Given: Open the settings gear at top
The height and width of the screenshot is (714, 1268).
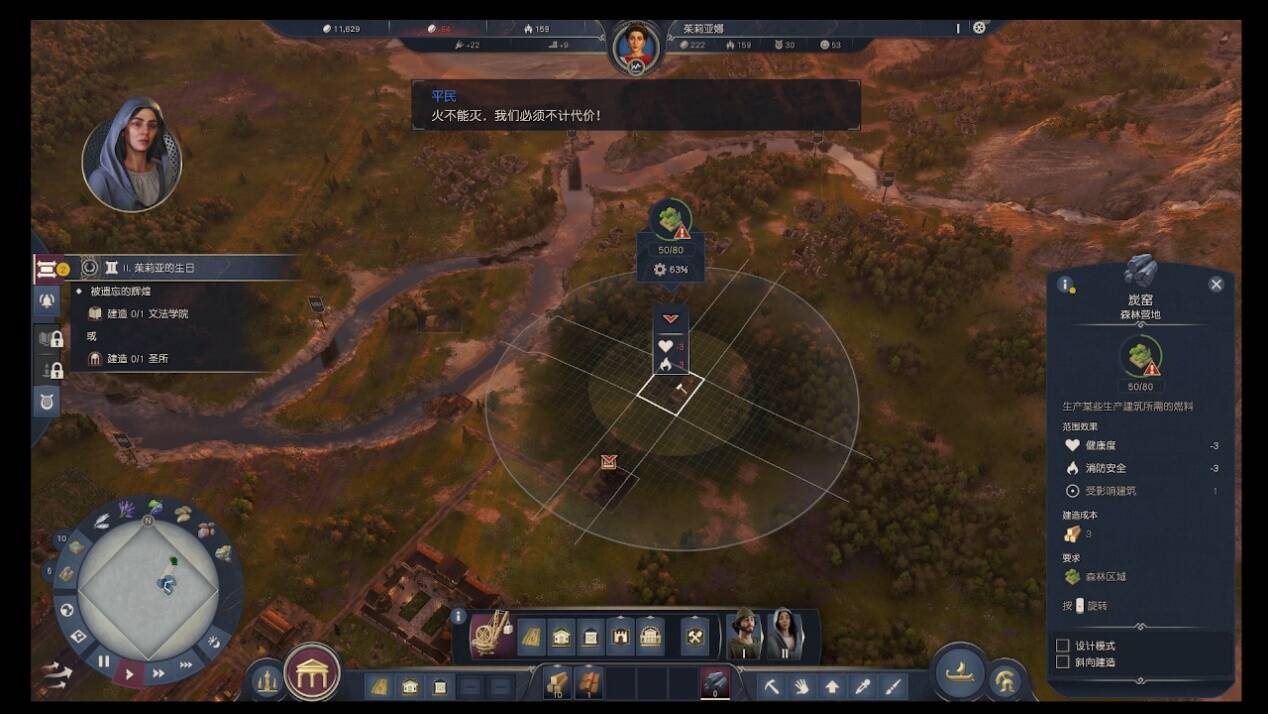Looking at the screenshot, I should click(x=979, y=28).
